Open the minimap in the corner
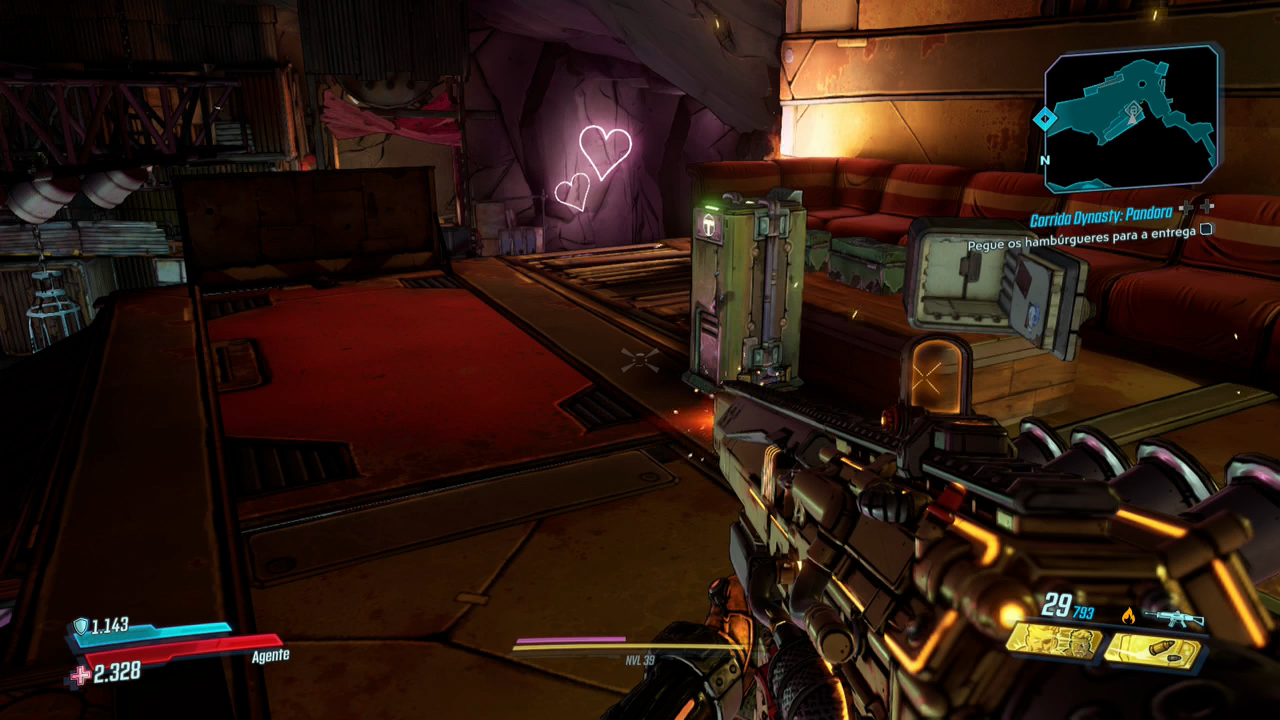This screenshot has height=720, width=1280. (x=1132, y=118)
